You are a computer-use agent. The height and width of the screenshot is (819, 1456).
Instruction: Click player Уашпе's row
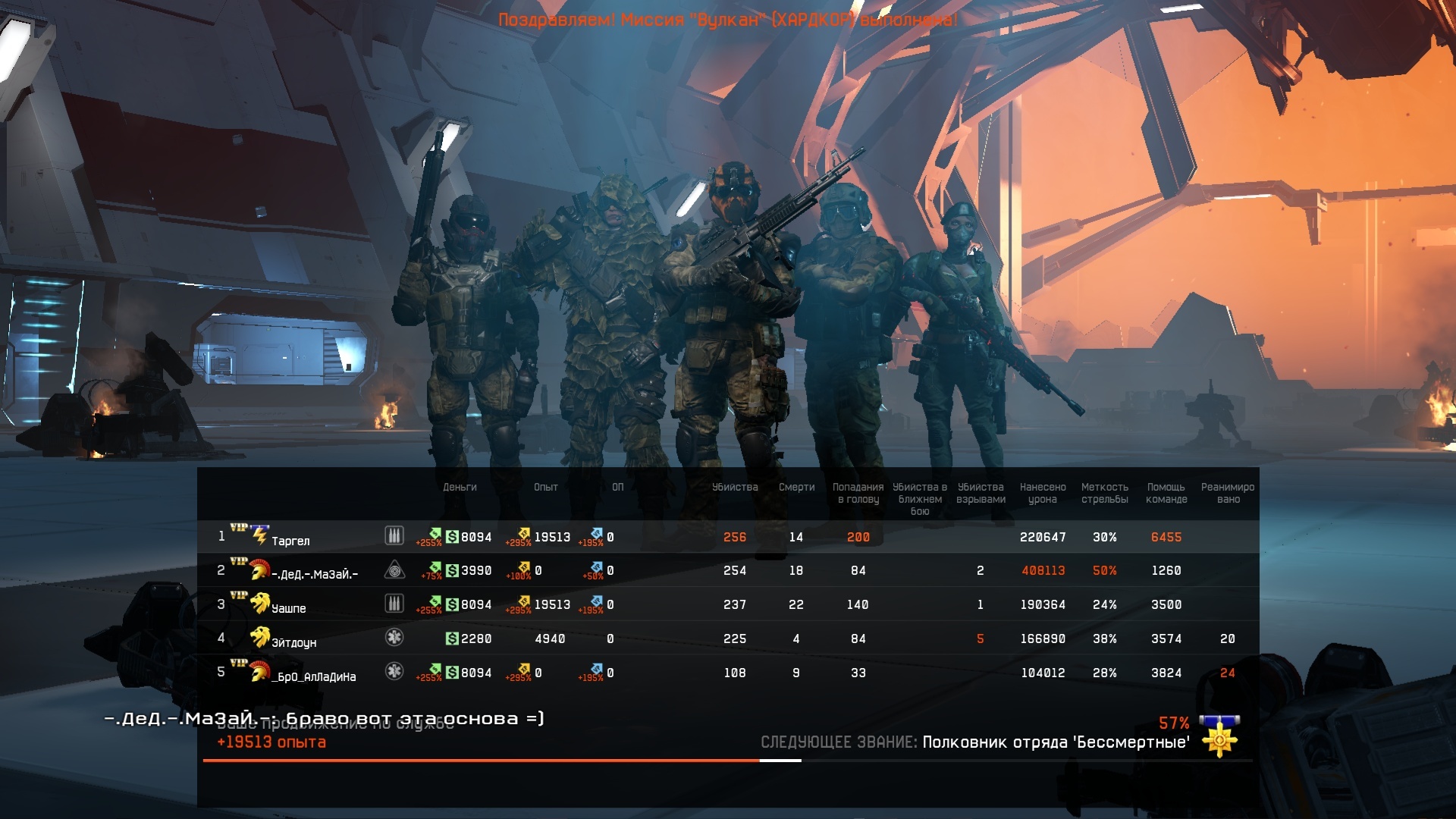coord(289,607)
